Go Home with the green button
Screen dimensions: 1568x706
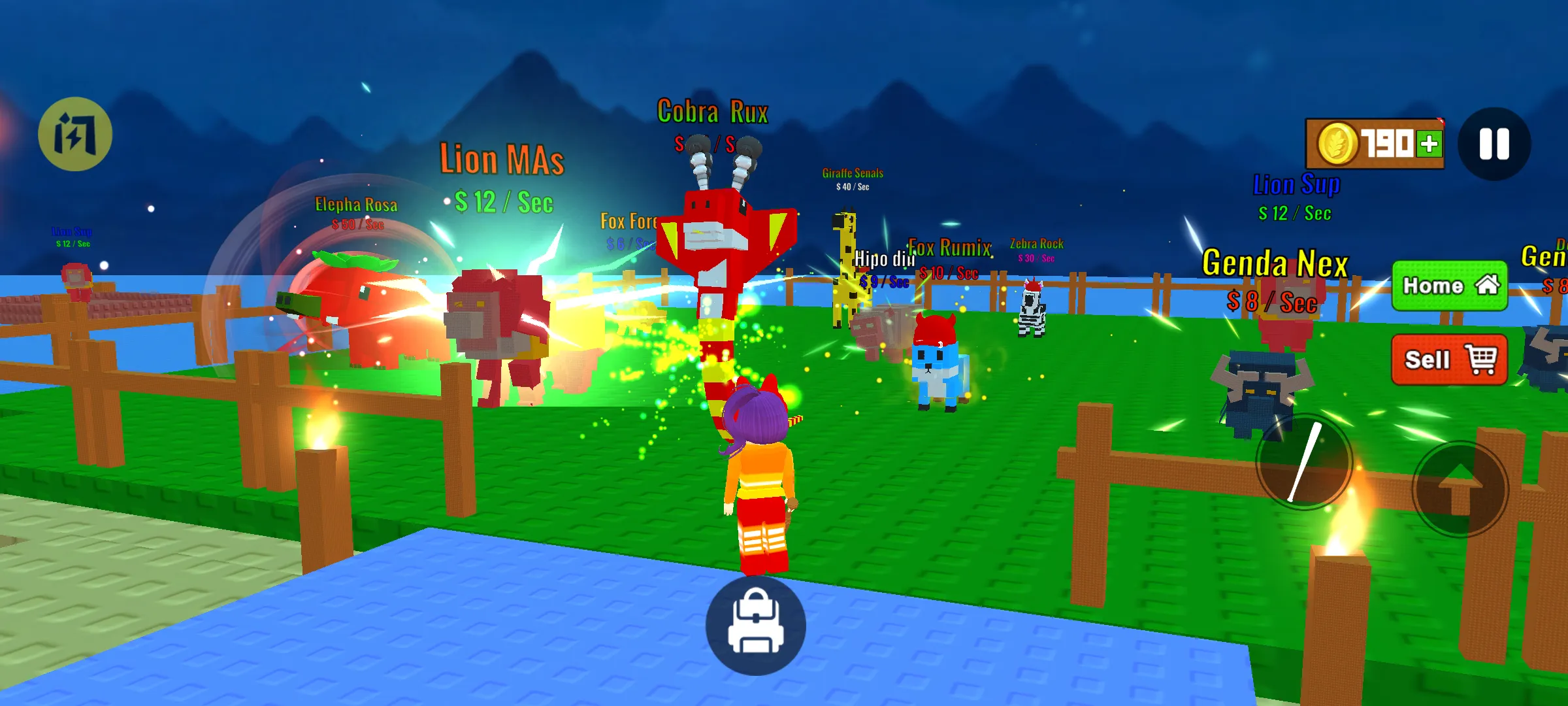[x=1449, y=286]
